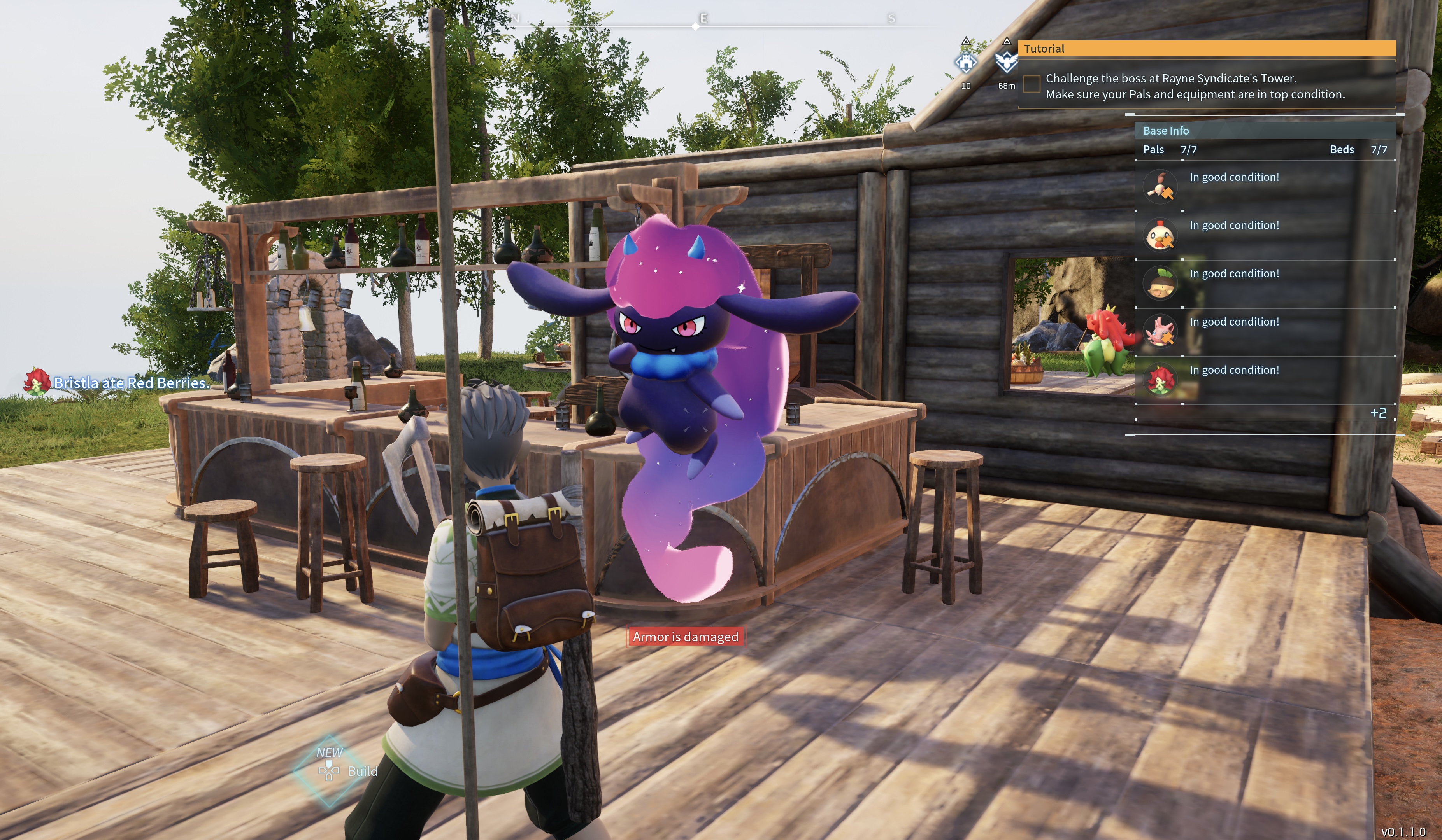Screen dimensions: 1442x840
Task: Click the E marker on the compass
Action: click(703, 19)
